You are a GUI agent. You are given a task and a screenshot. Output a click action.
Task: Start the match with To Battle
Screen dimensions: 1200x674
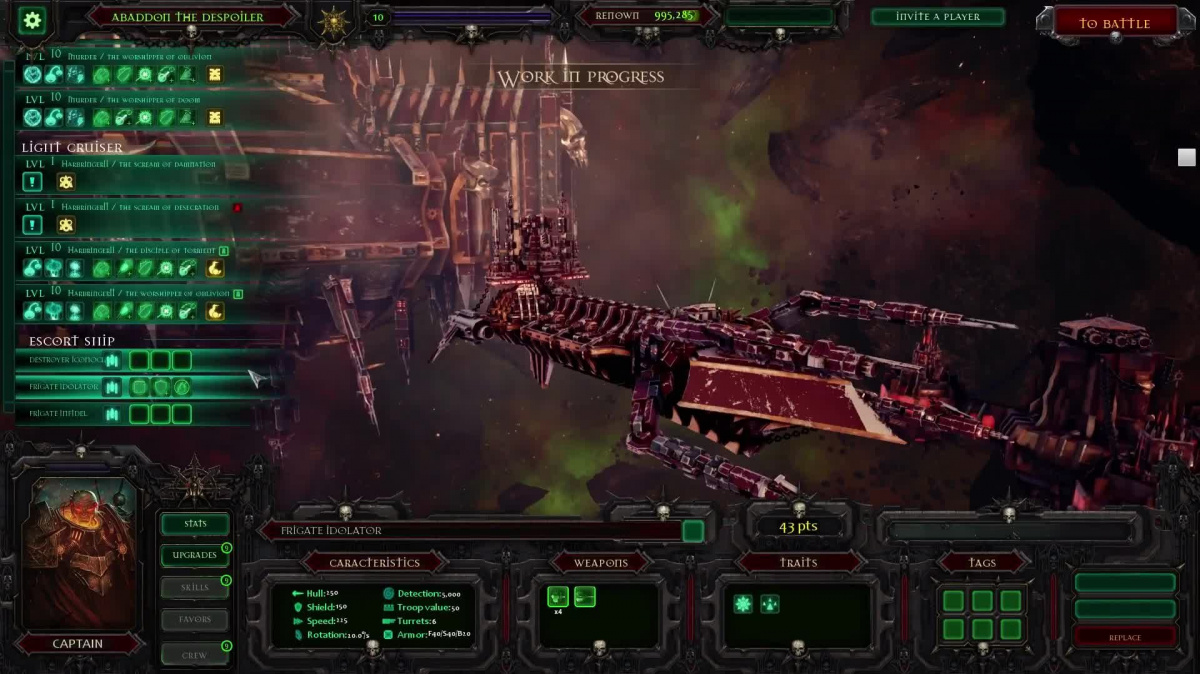coord(1114,23)
